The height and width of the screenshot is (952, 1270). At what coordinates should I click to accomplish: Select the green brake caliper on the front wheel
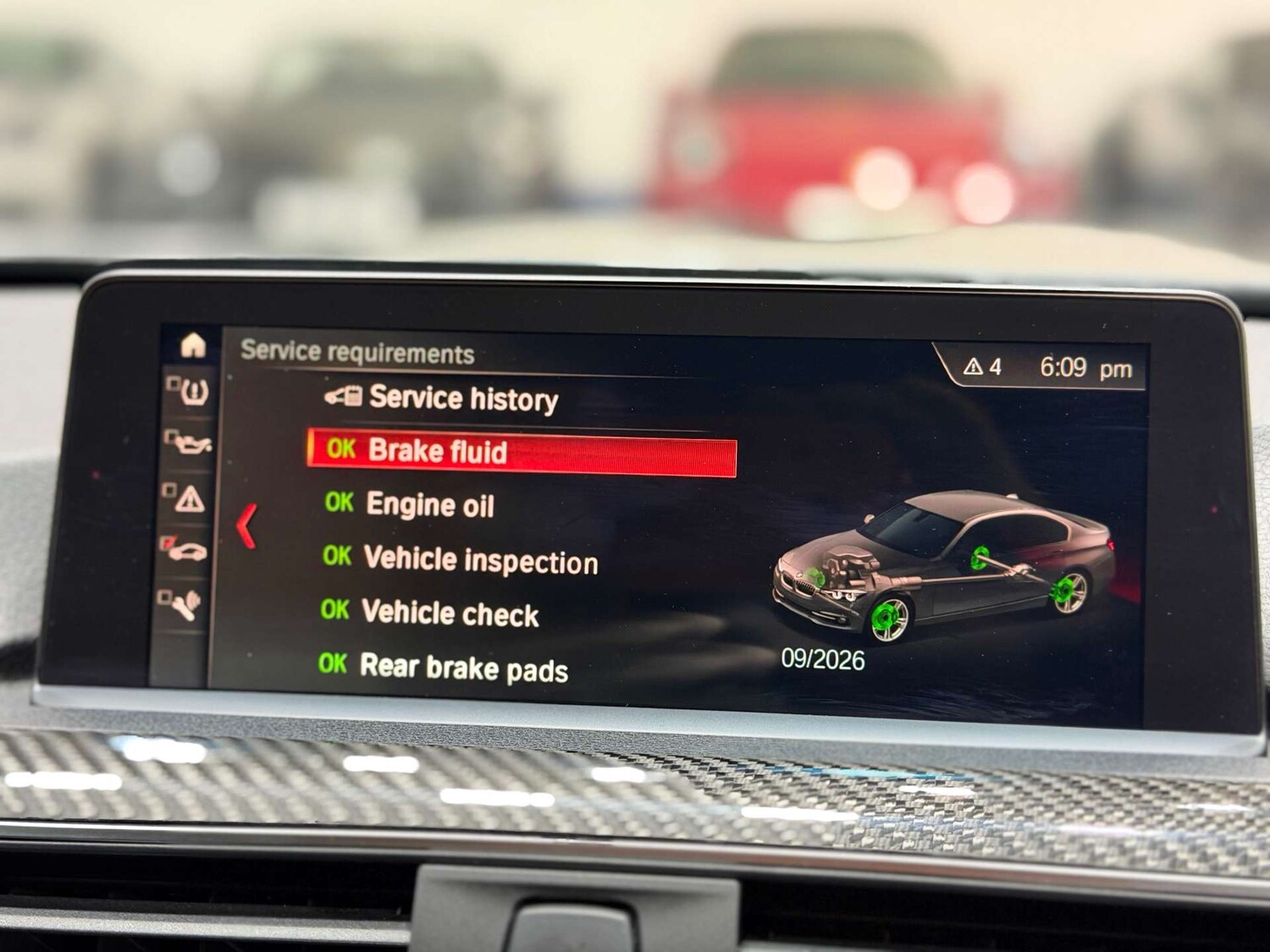point(886,614)
